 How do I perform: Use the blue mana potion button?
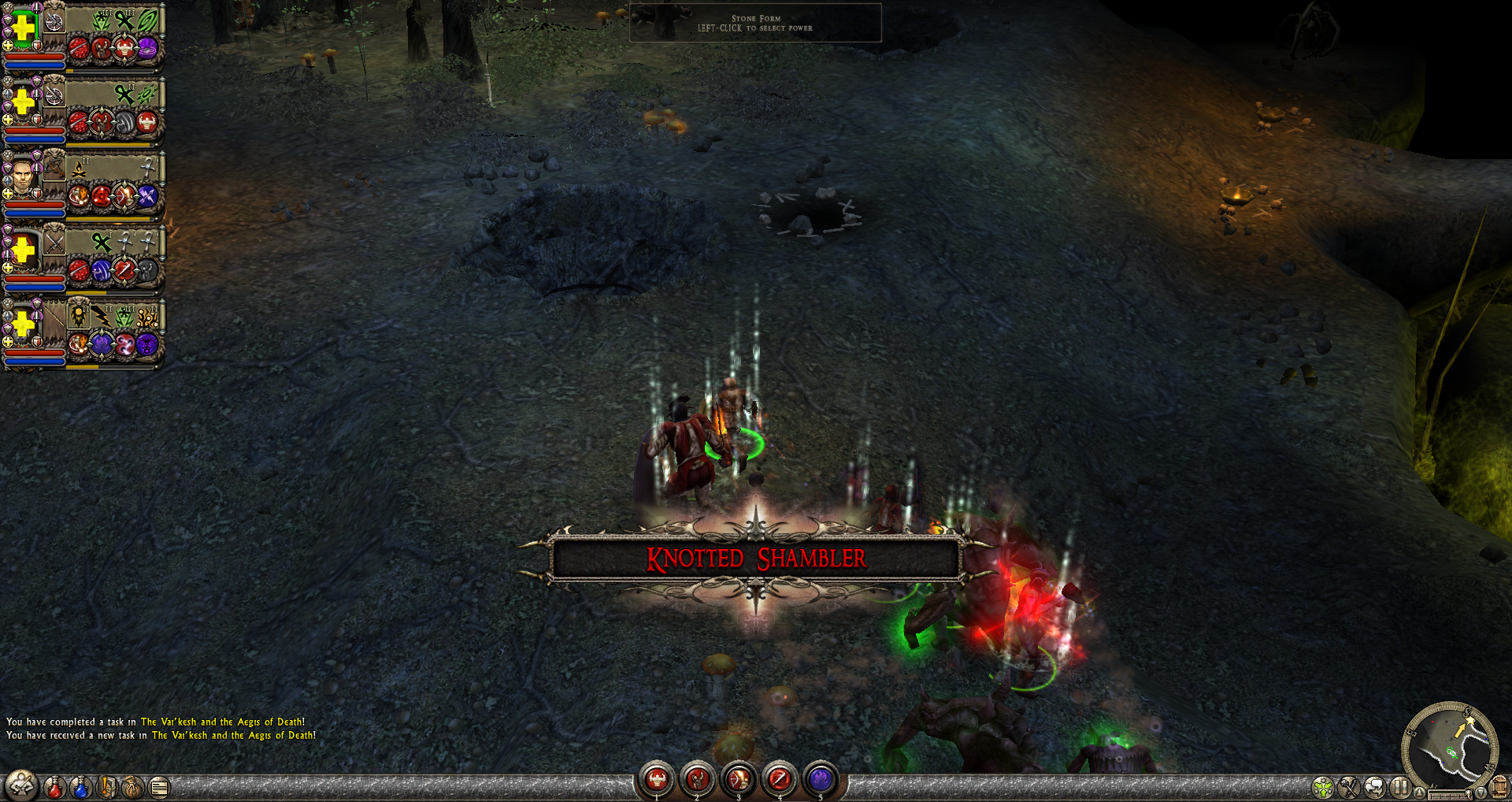[80, 786]
